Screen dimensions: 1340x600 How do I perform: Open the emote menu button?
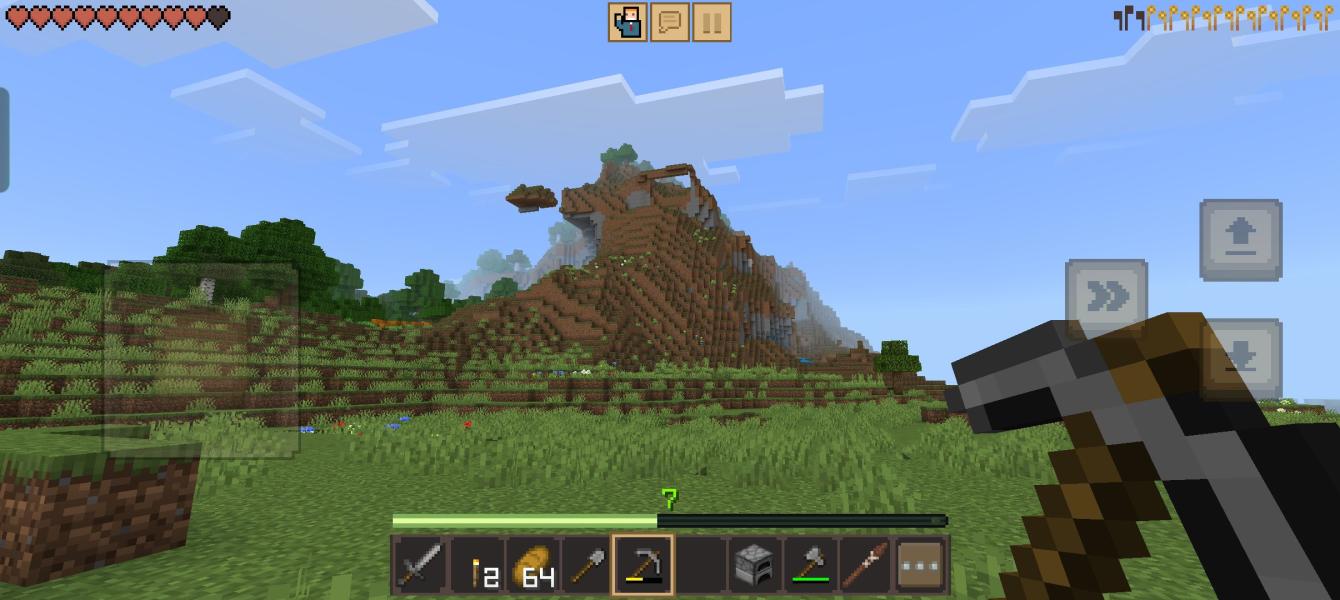(628, 22)
